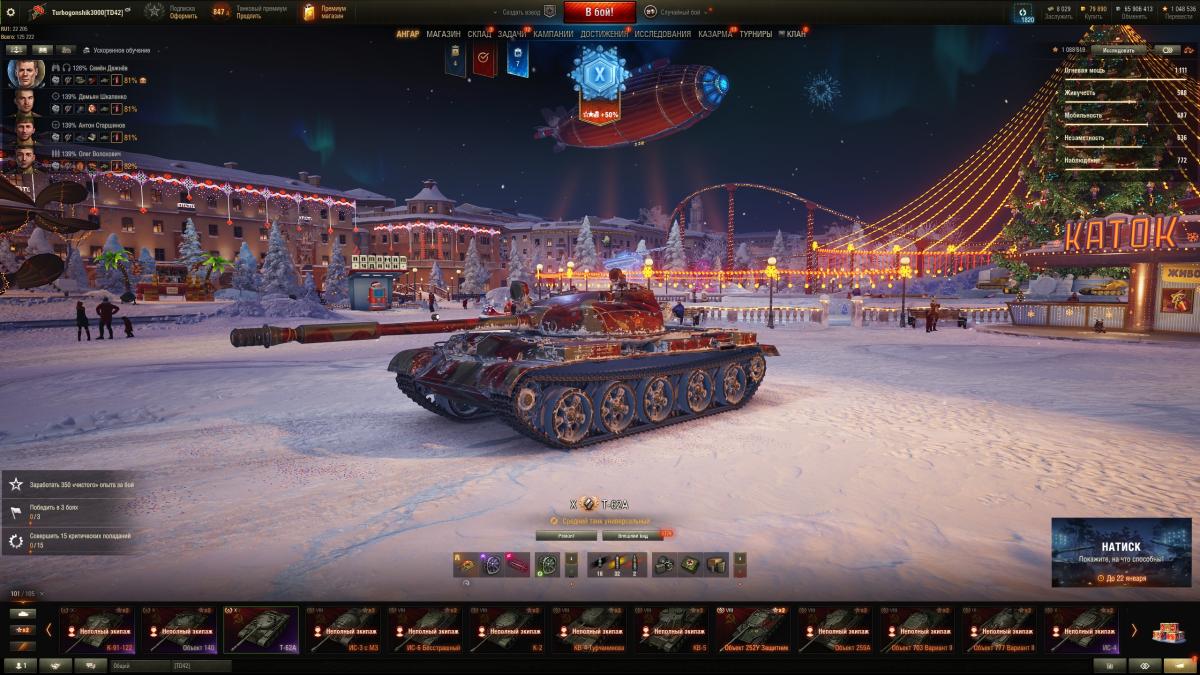Select the К-91-122 tank in the carousel
Viewport: 1200px width, 675px height.
pos(97,630)
